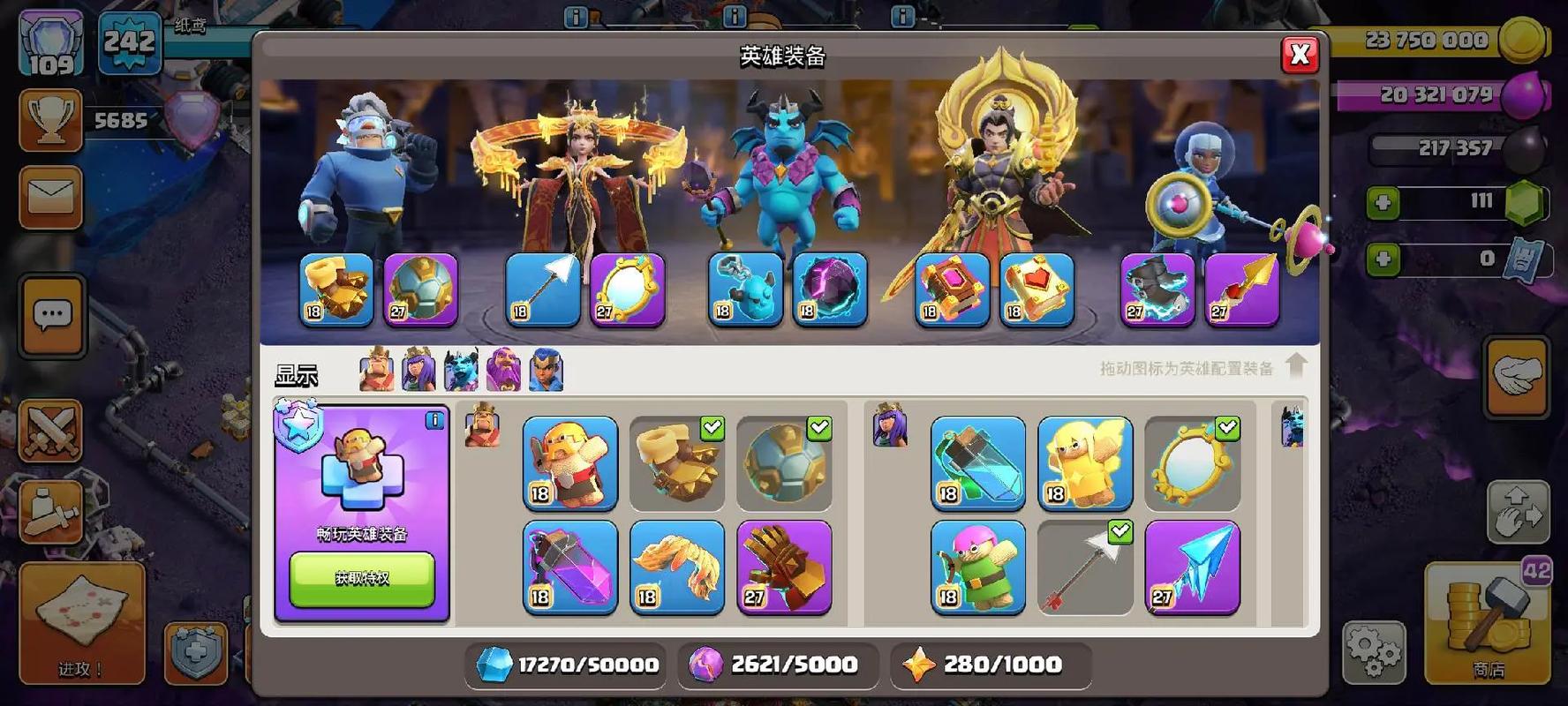Close the hero equipment window
This screenshot has height=706, width=1568.
pos(1299,55)
